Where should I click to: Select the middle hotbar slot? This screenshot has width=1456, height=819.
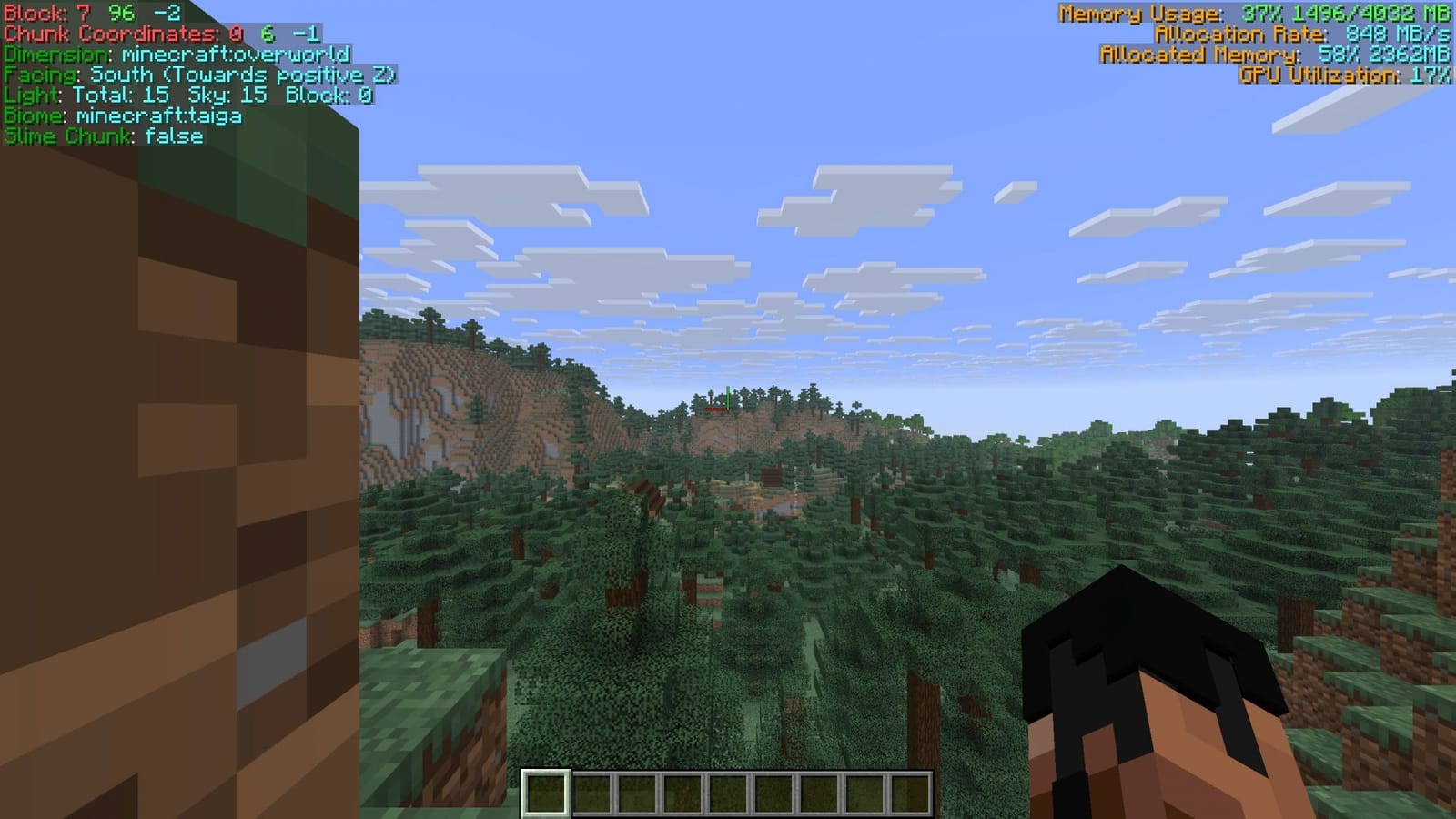click(728, 791)
